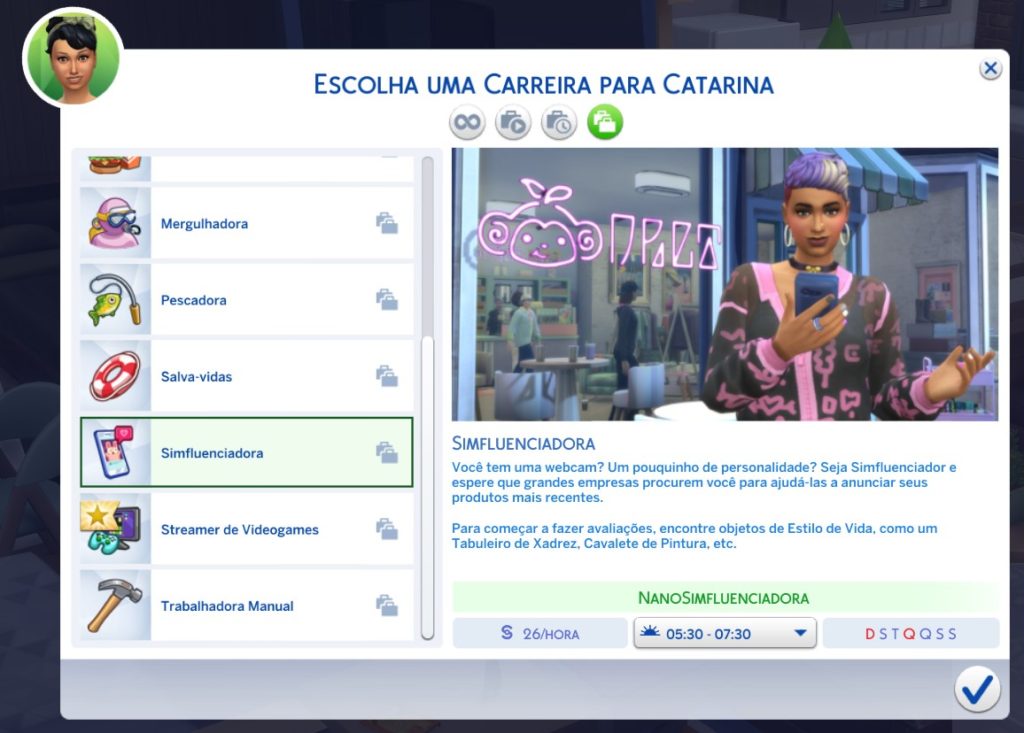
Task: Filter careers by briefcase with play icon
Action: (513, 123)
